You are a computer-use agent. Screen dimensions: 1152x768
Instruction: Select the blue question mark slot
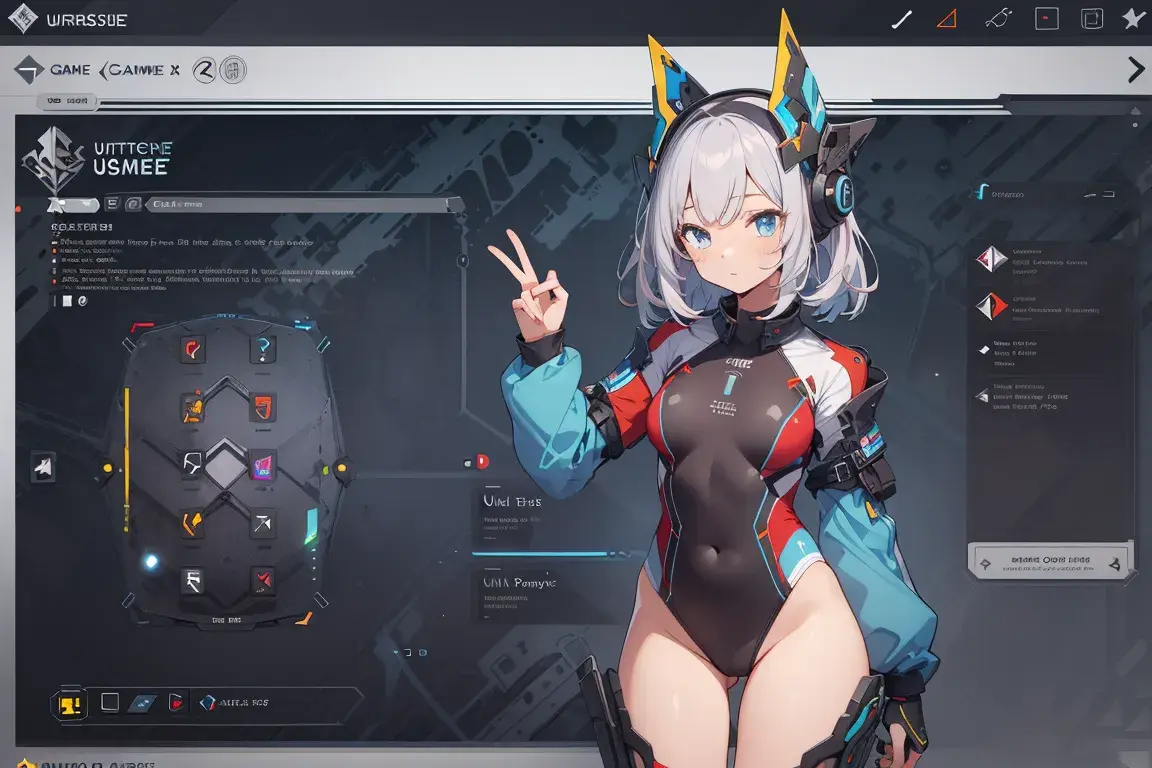click(x=262, y=348)
